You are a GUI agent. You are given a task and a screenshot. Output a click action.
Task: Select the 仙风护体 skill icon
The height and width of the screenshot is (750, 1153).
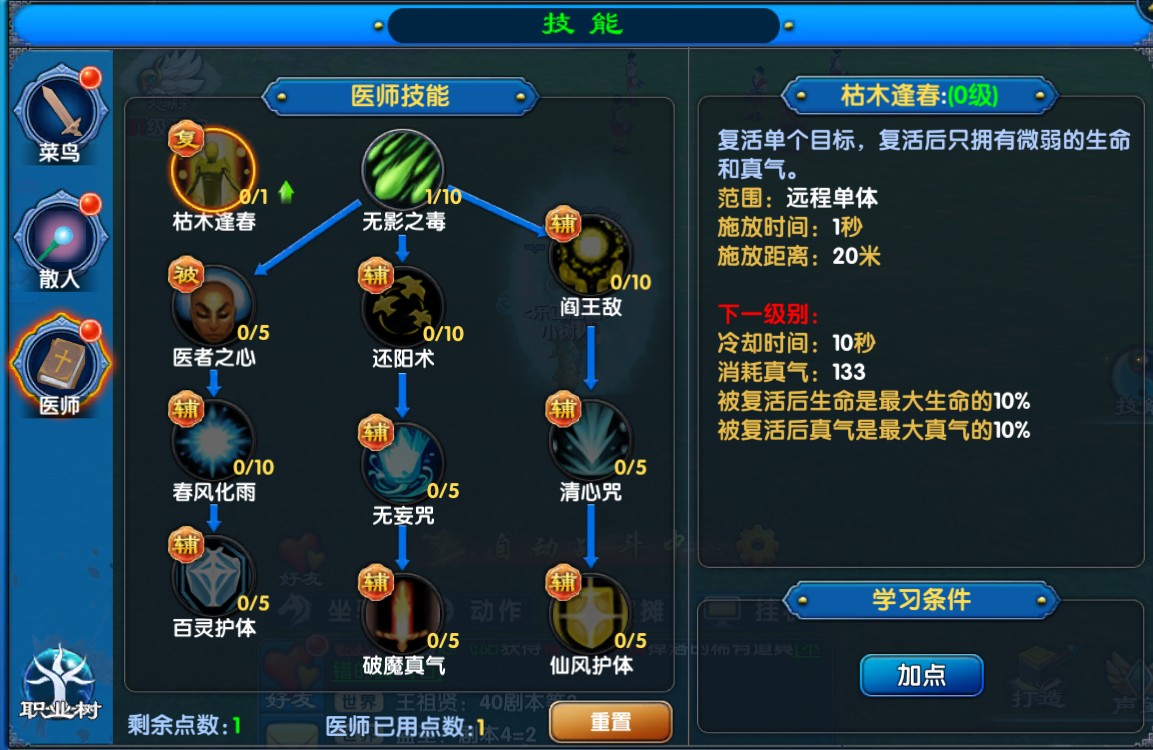pyautogui.click(x=590, y=612)
